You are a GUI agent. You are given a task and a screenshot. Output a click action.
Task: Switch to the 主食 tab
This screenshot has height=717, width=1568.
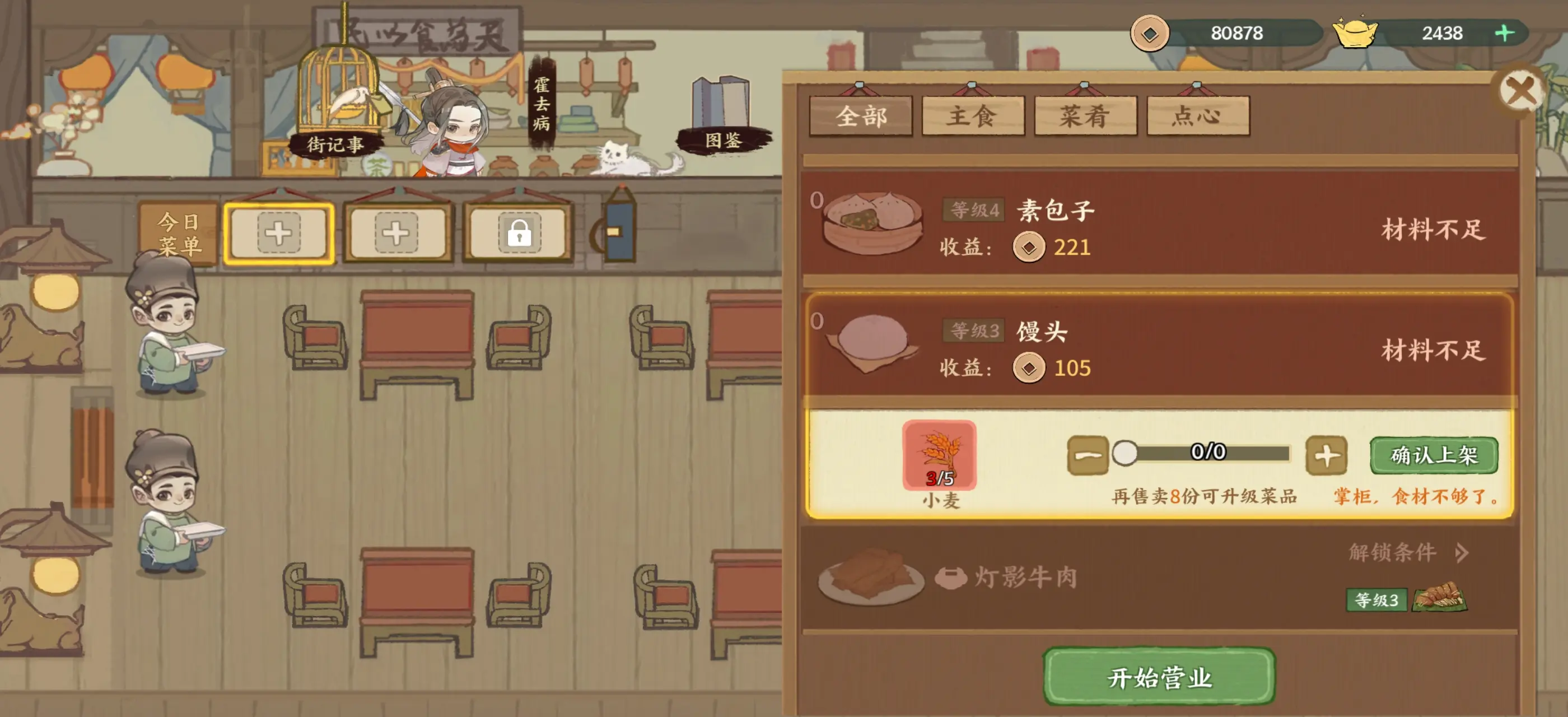pyautogui.click(x=973, y=115)
